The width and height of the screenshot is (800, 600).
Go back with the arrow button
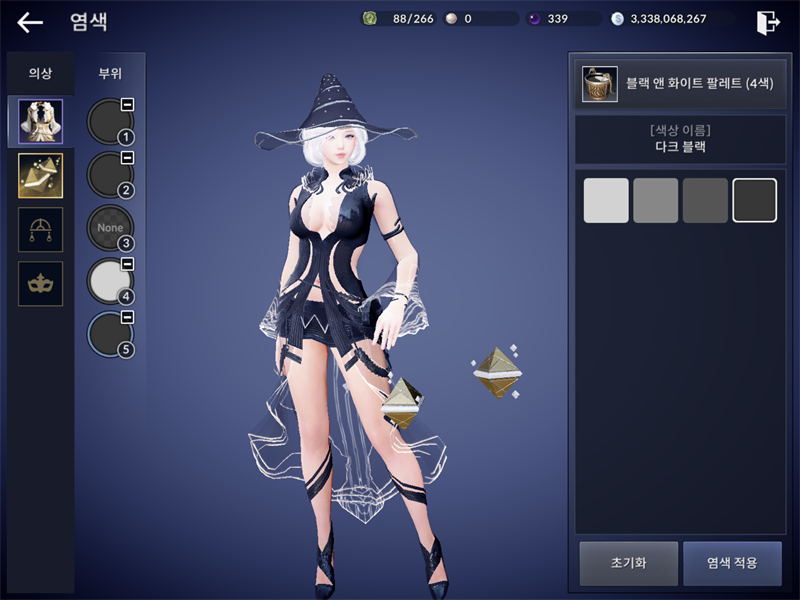pyautogui.click(x=30, y=22)
